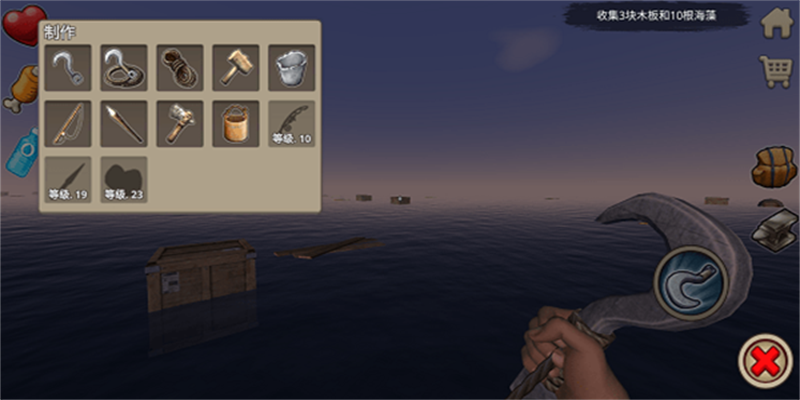This screenshot has width=800, height=400.
Task: Tap the red X cancel button
Action: pyautogui.click(x=766, y=362)
